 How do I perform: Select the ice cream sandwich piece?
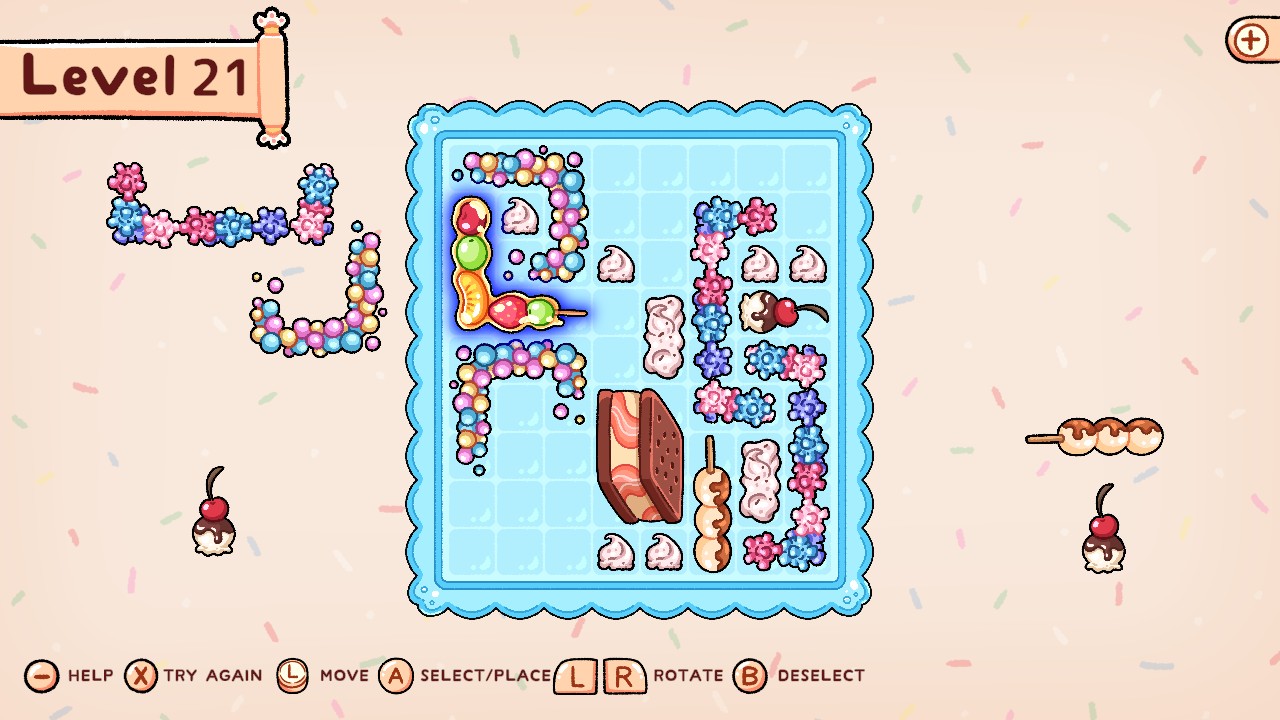click(x=642, y=455)
